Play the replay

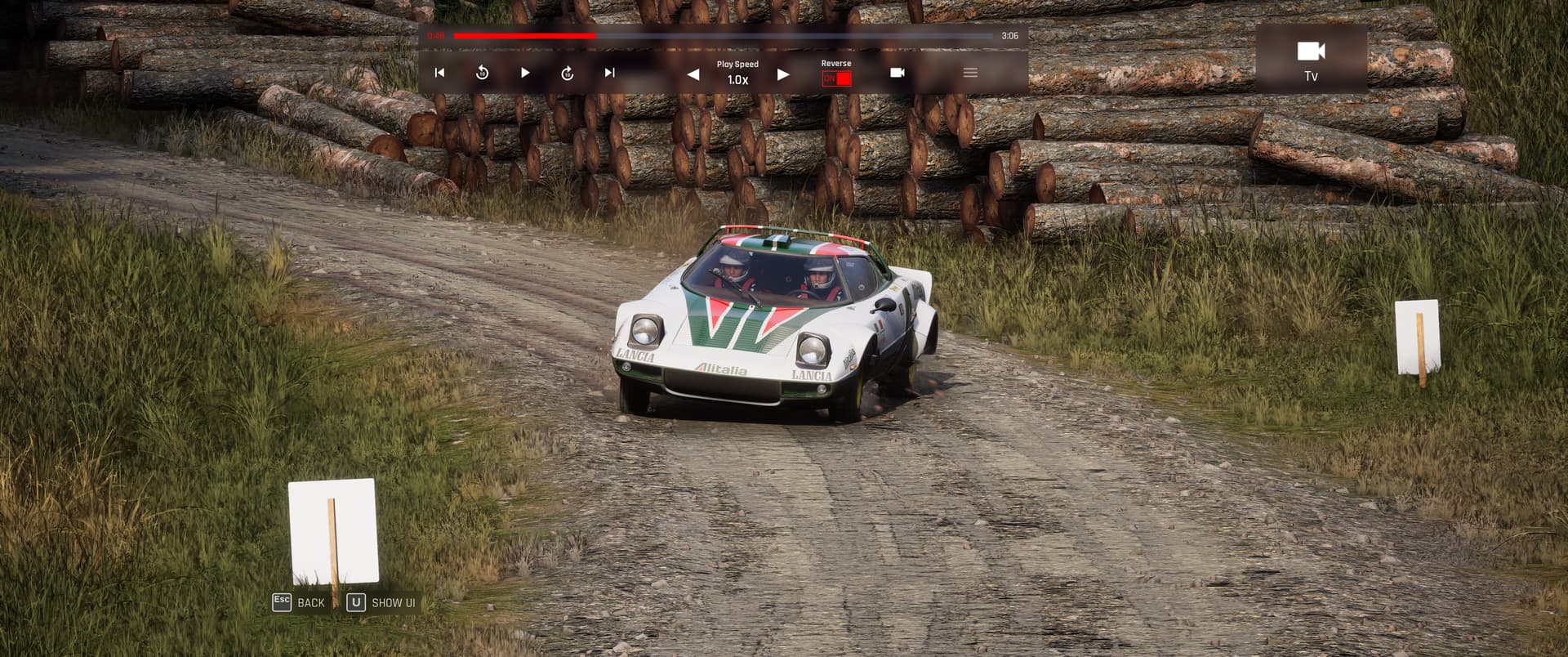[525, 73]
